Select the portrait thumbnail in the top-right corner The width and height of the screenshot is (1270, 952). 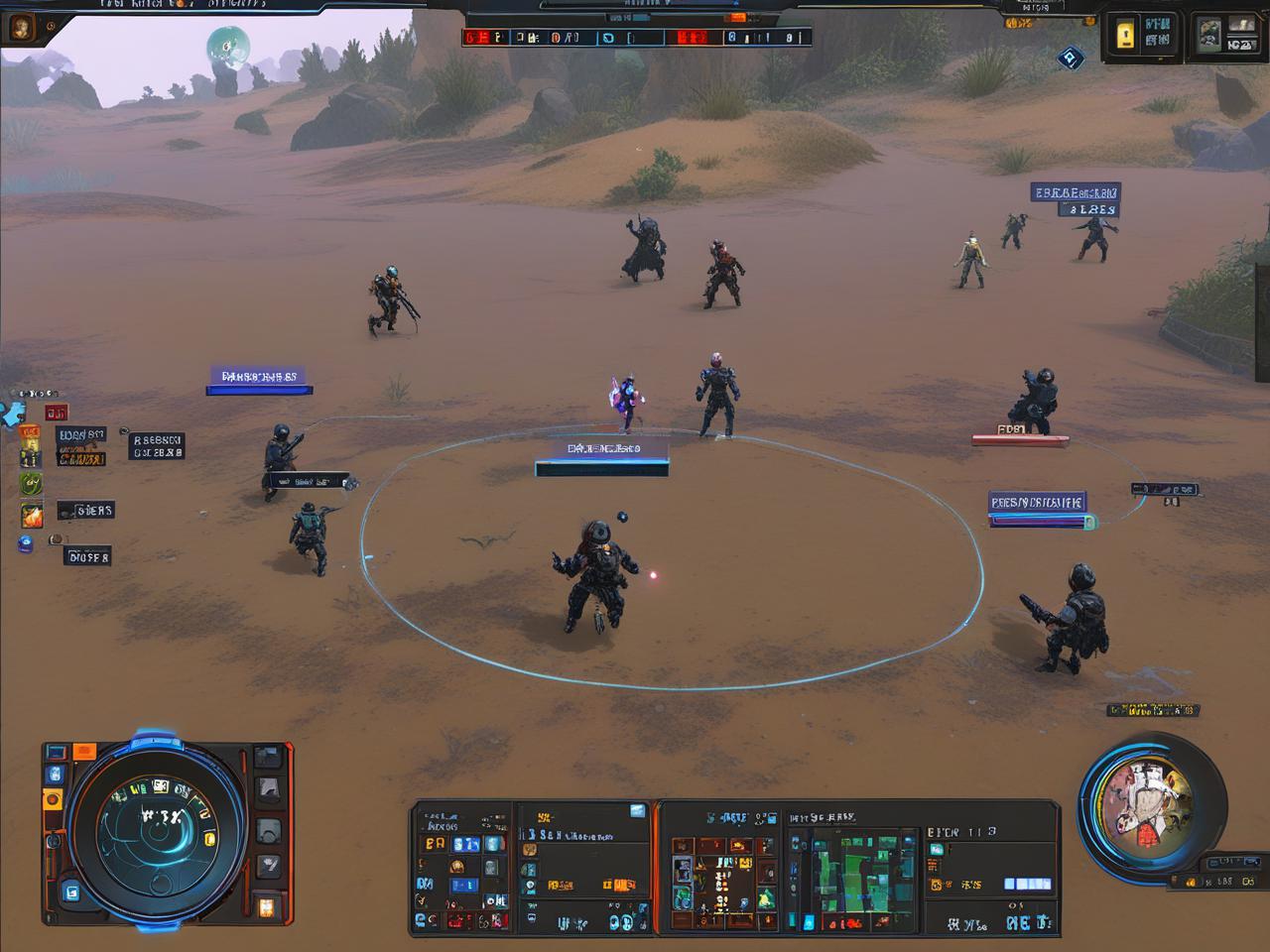coord(1208,36)
